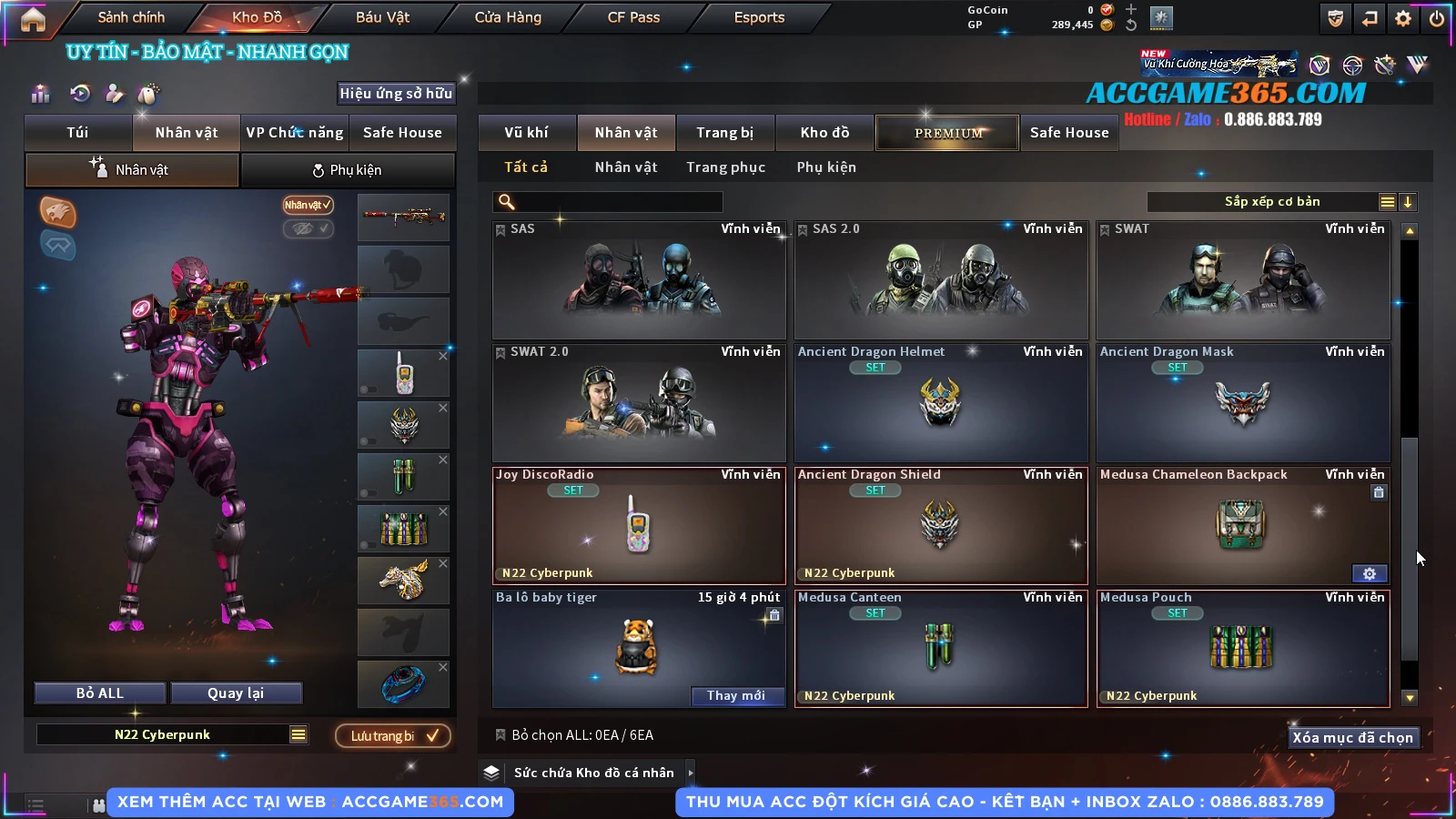The width and height of the screenshot is (1456, 819).
Task: Open the CF Pass menu
Action: (x=633, y=17)
